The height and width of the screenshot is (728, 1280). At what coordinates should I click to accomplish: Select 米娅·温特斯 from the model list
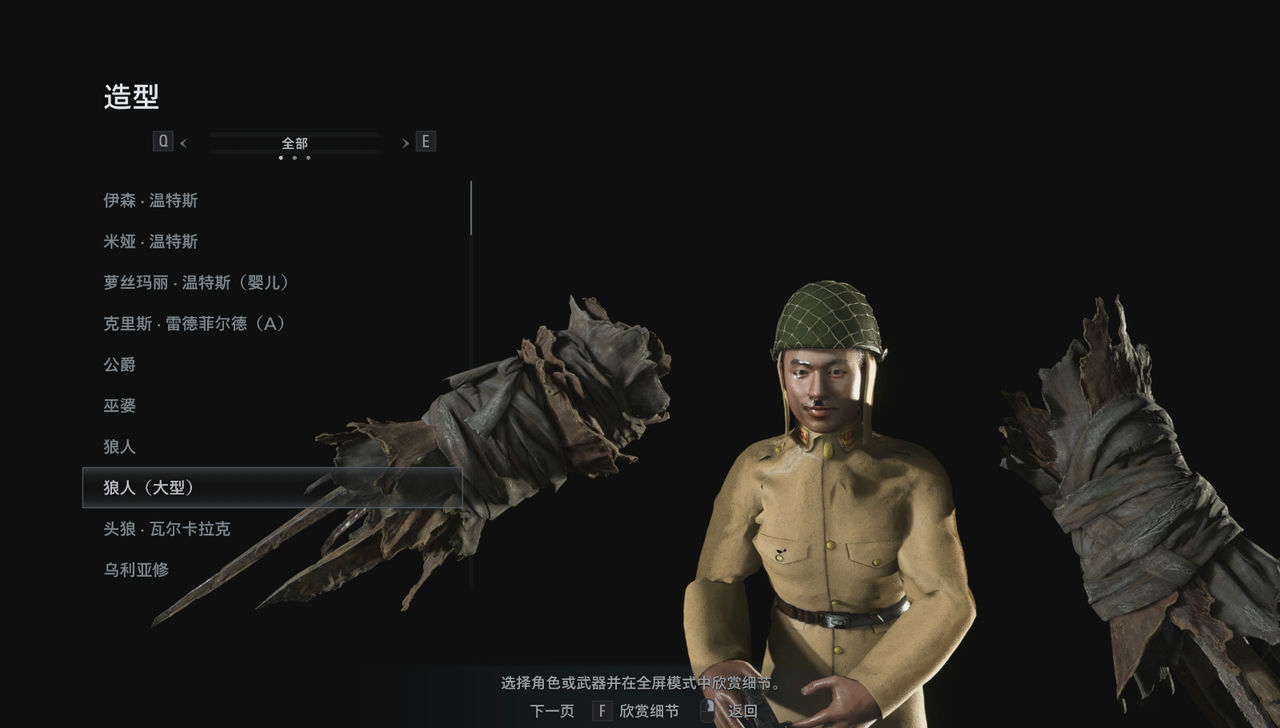pyautogui.click(x=150, y=241)
